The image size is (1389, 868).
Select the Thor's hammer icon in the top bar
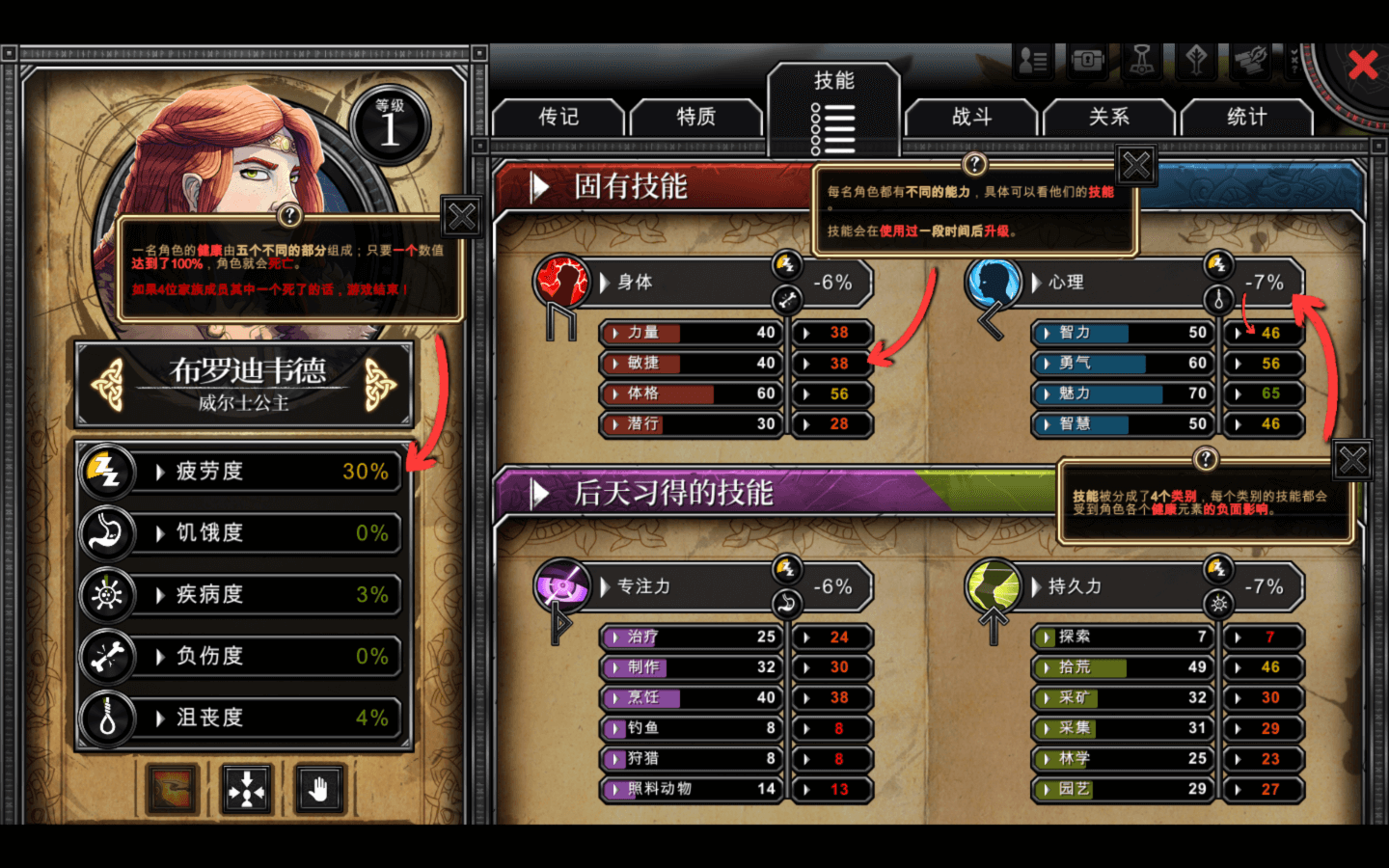tap(1142, 61)
